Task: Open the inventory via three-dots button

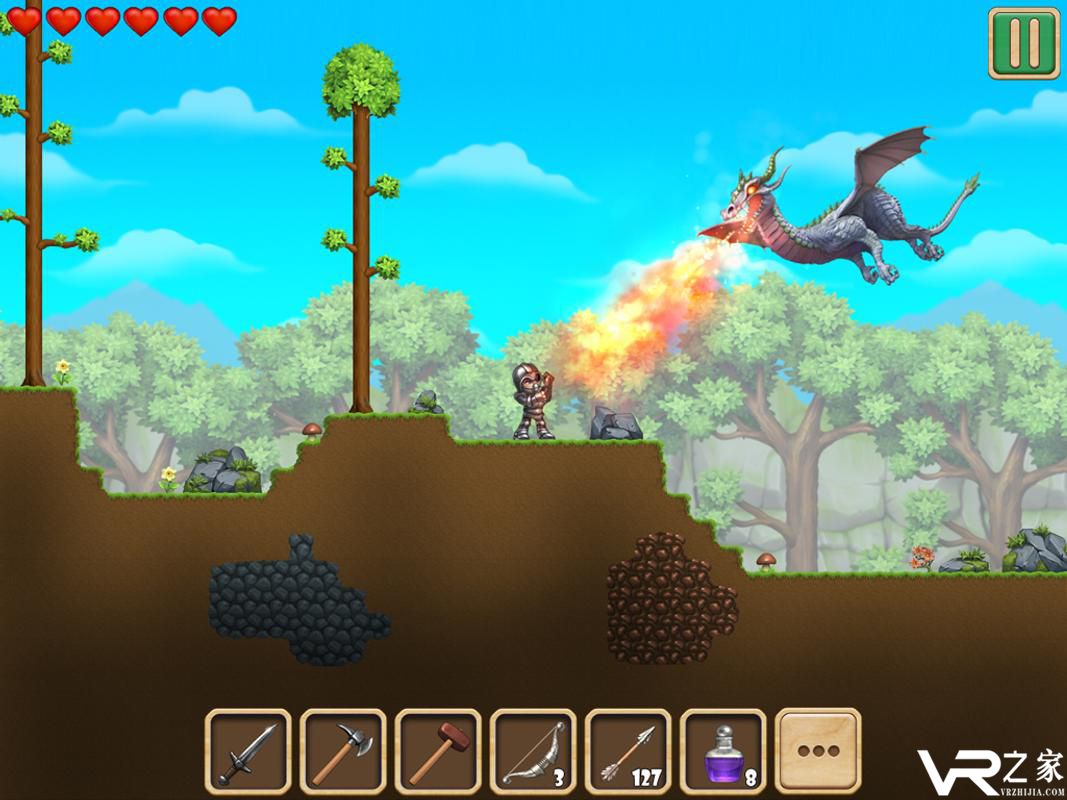Action: coord(818,751)
